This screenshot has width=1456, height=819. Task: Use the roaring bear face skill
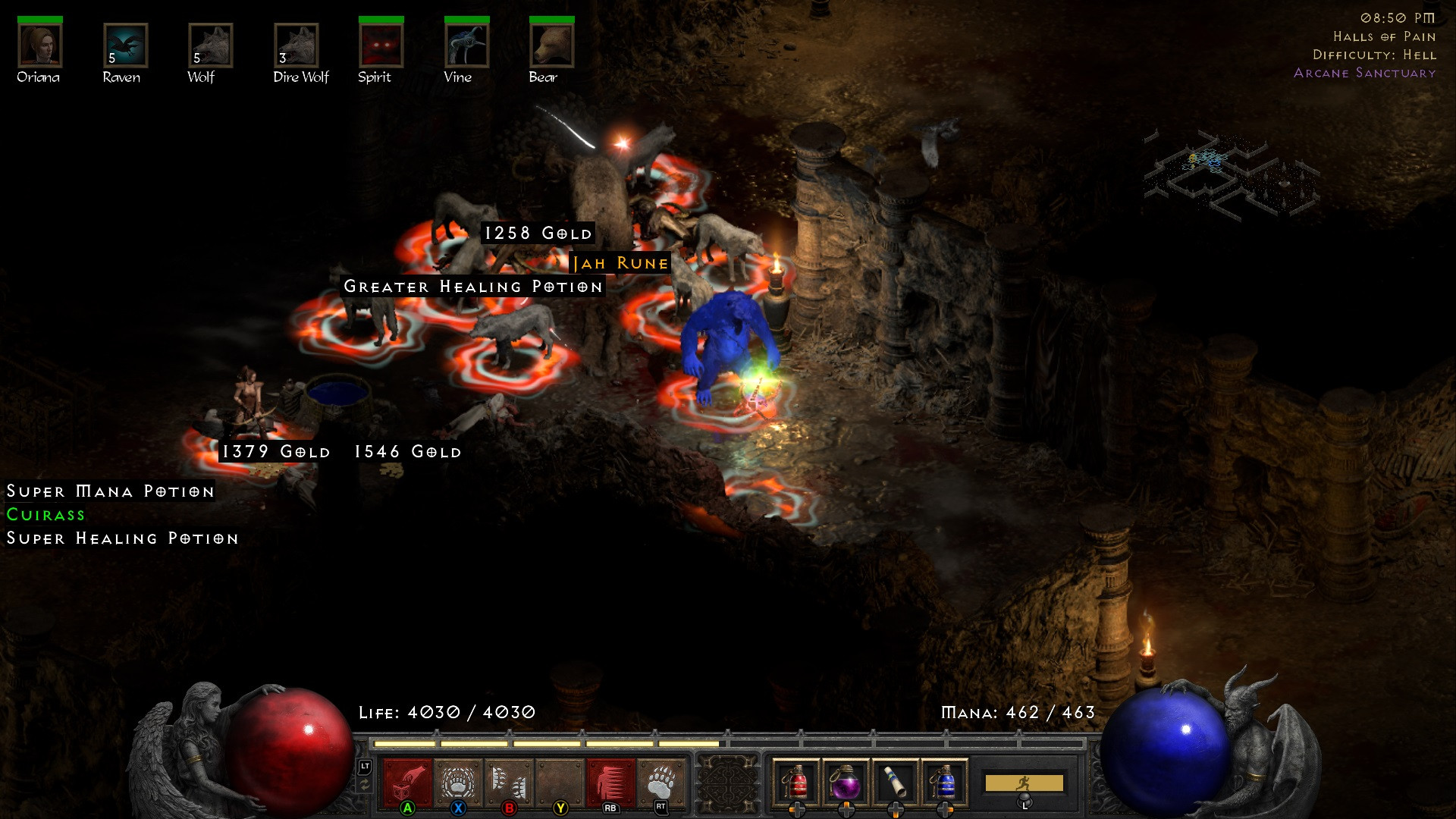click(458, 783)
